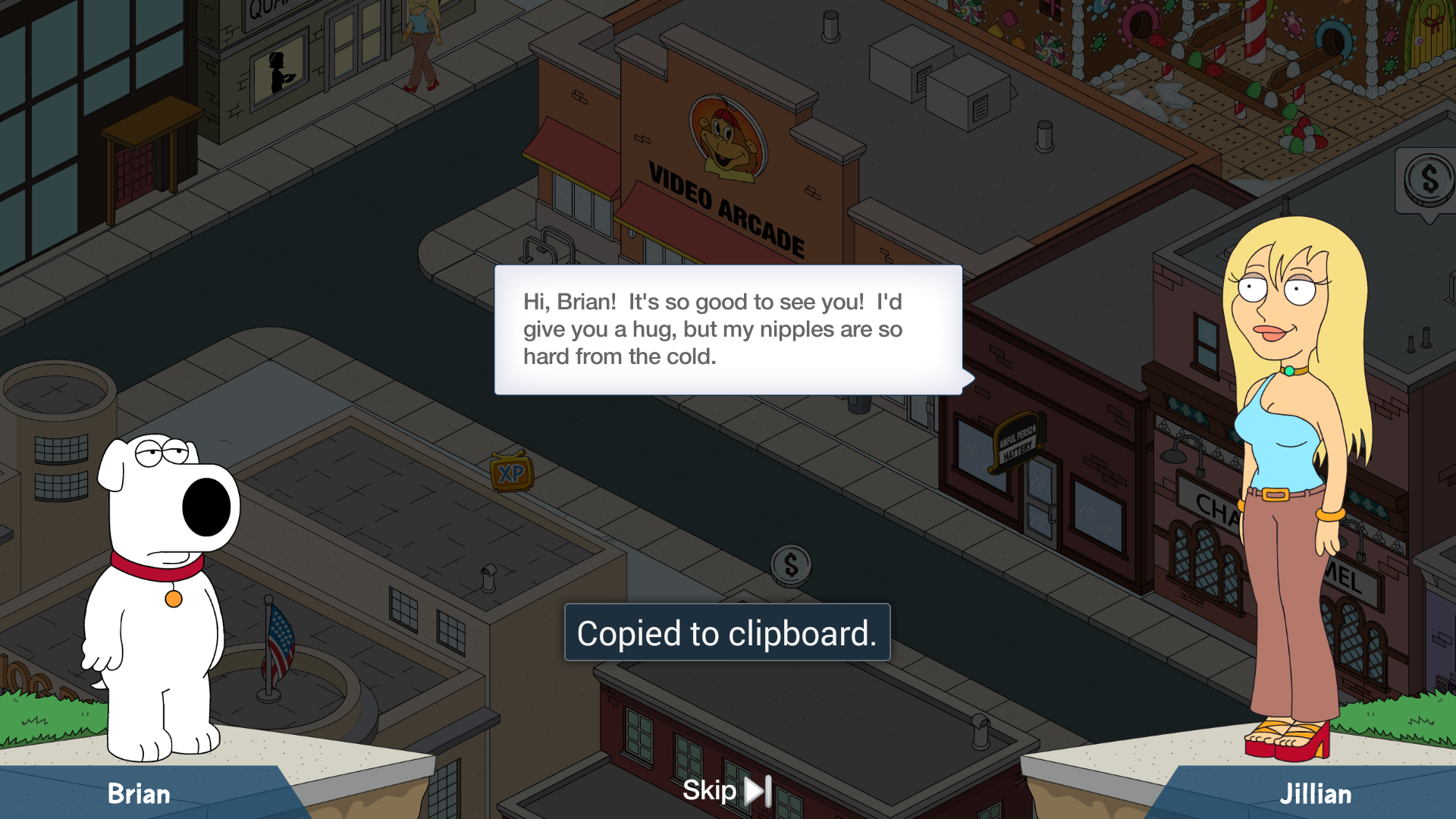Collect the coin bubble over the rooftop
This screenshot has width=1456, height=819.
[x=1428, y=182]
